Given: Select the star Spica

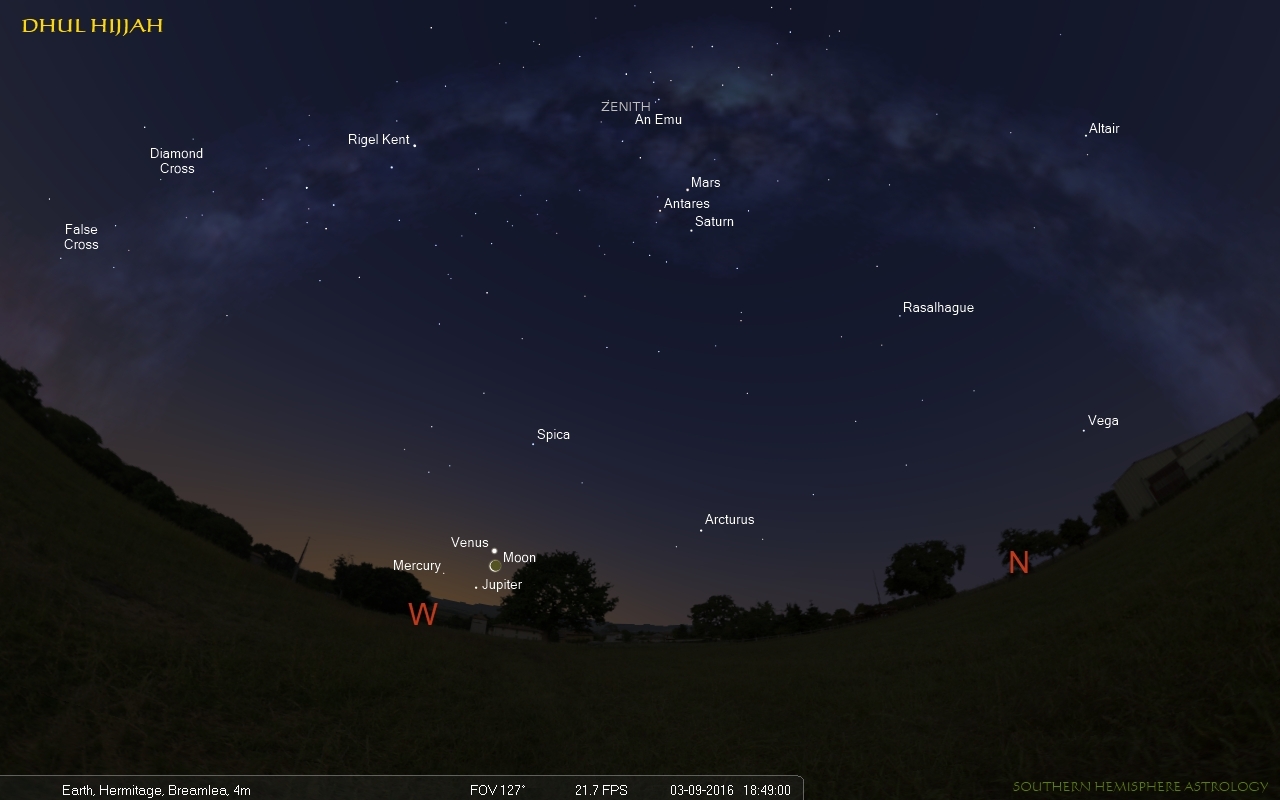Looking at the screenshot, I should [x=533, y=443].
